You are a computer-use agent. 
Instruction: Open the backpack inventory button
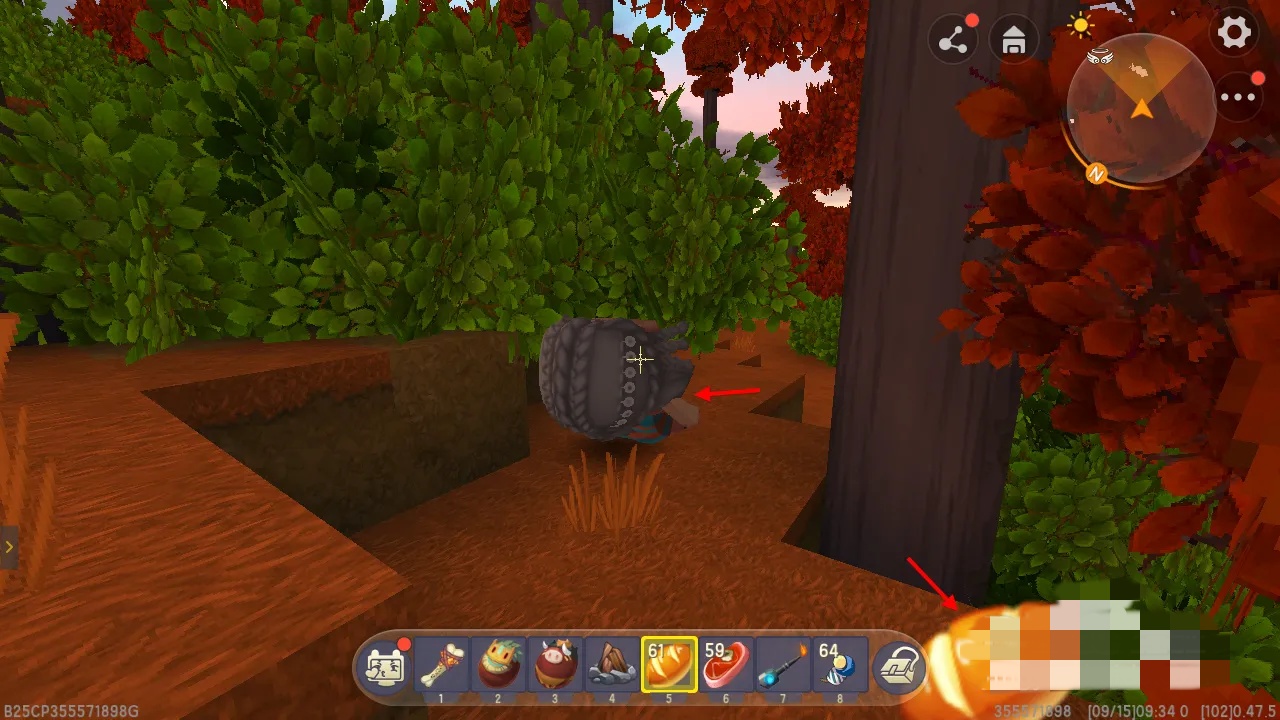tap(899, 666)
